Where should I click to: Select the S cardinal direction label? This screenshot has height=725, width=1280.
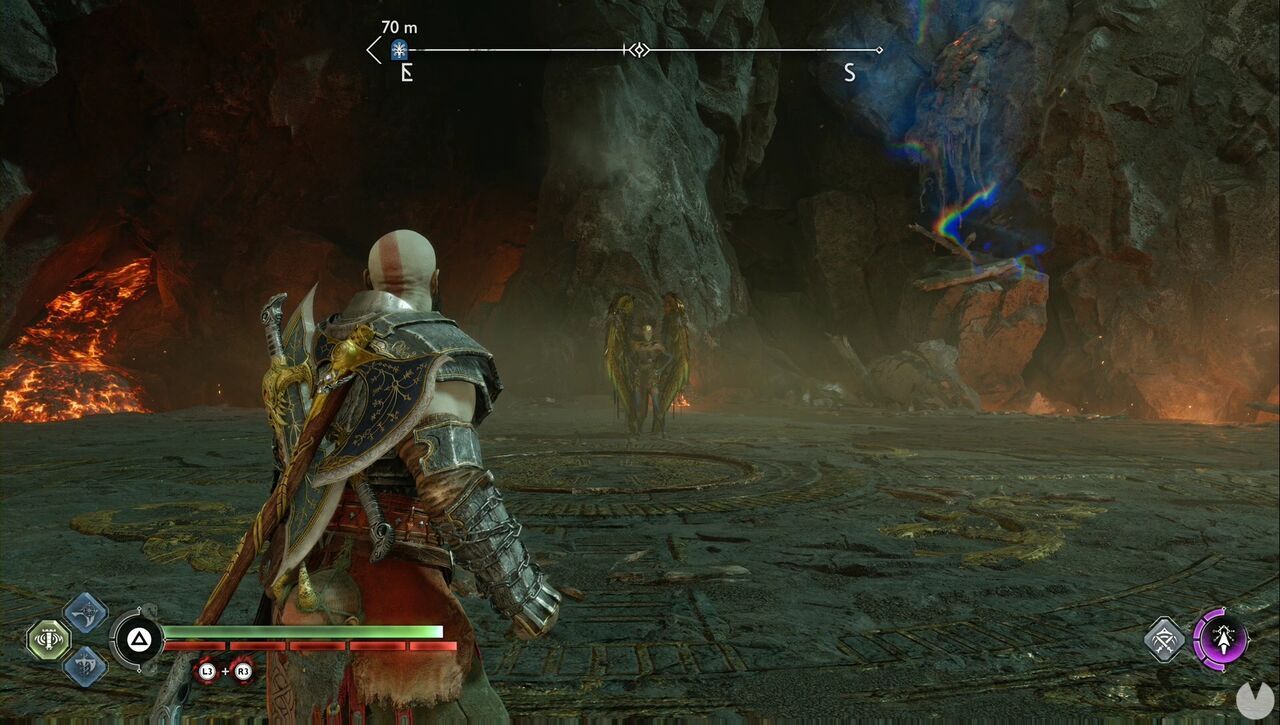click(x=849, y=72)
